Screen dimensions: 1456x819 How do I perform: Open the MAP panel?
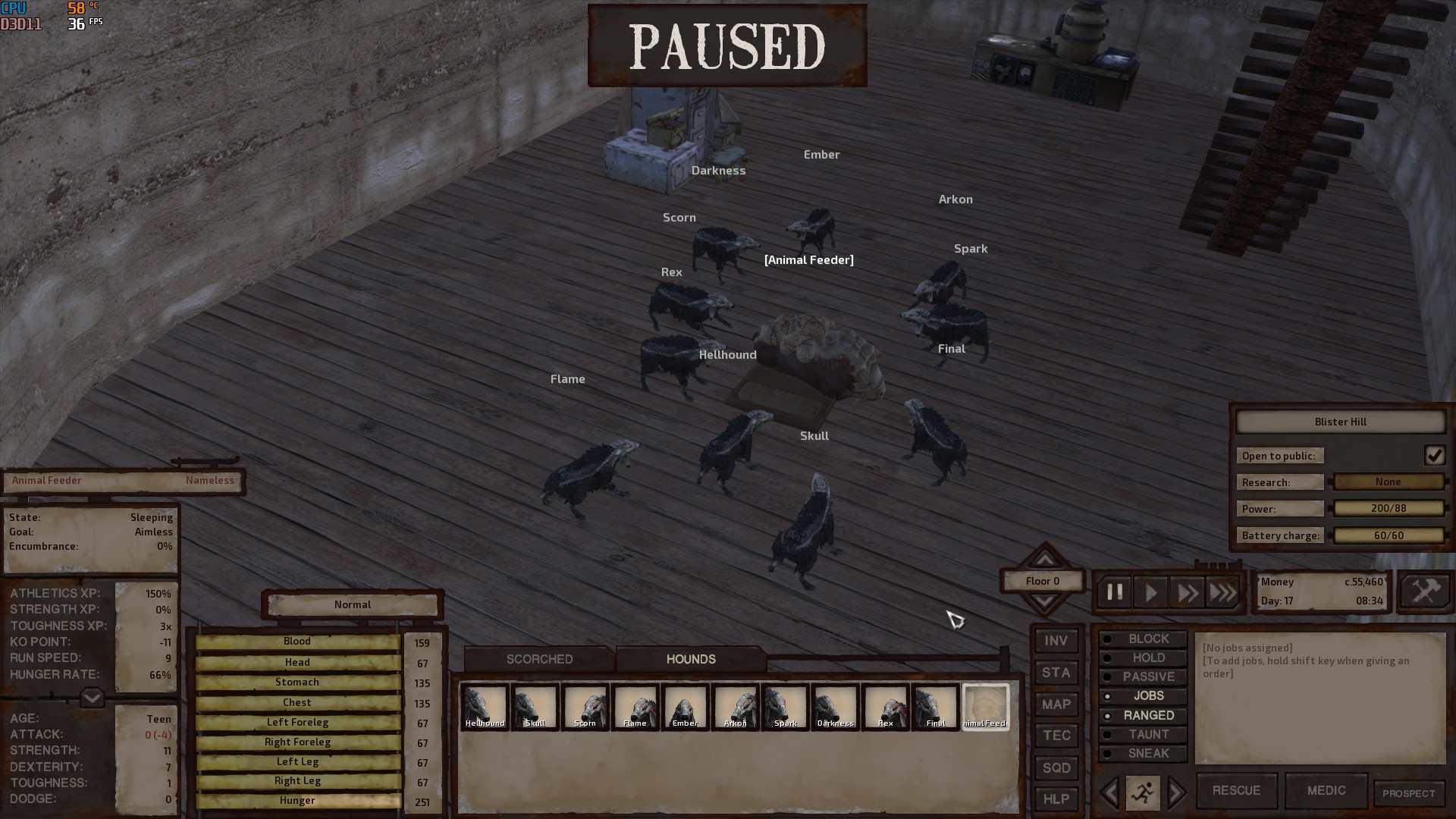click(1056, 704)
